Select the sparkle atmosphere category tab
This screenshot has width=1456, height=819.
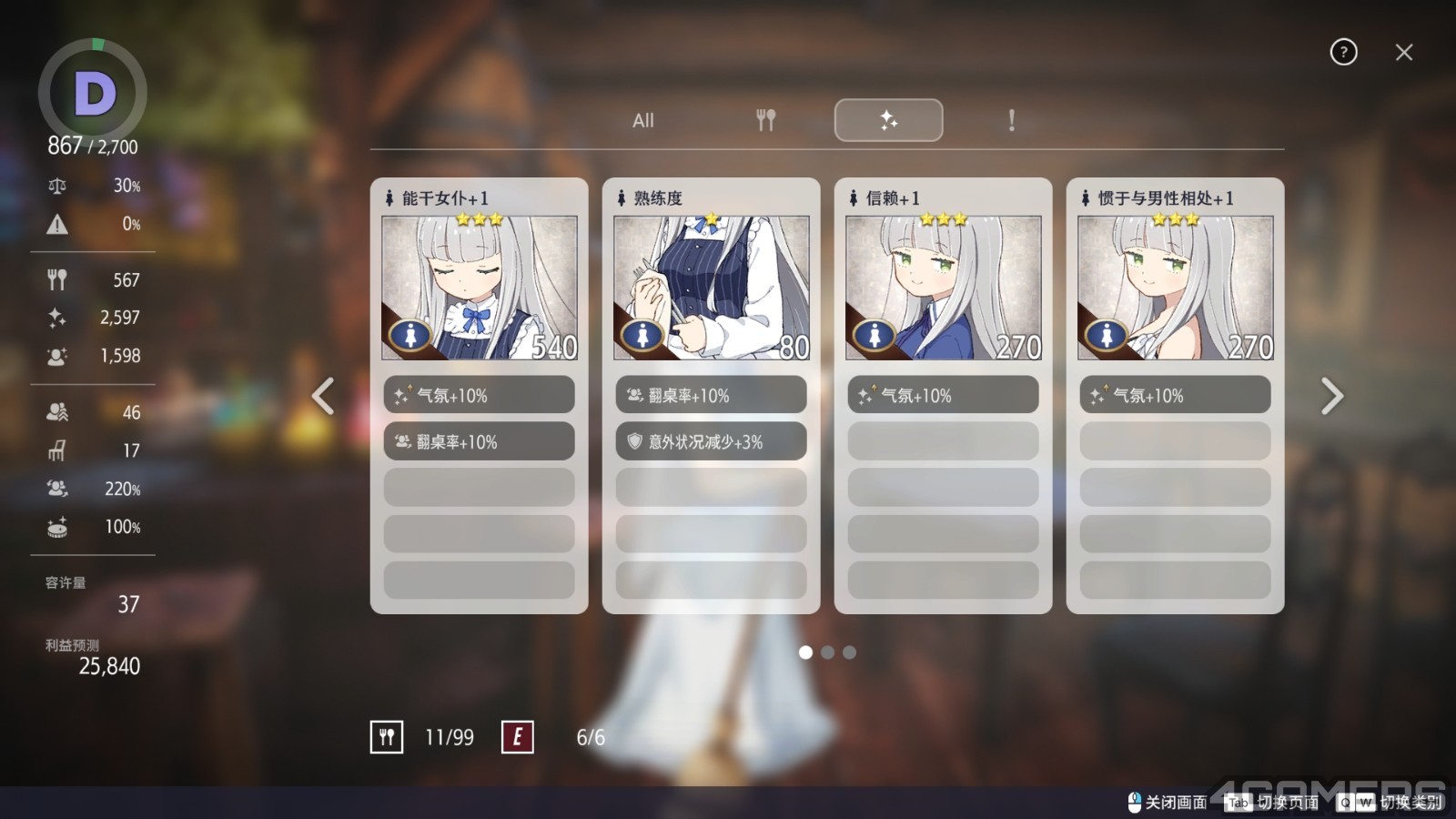[x=888, y=120]
